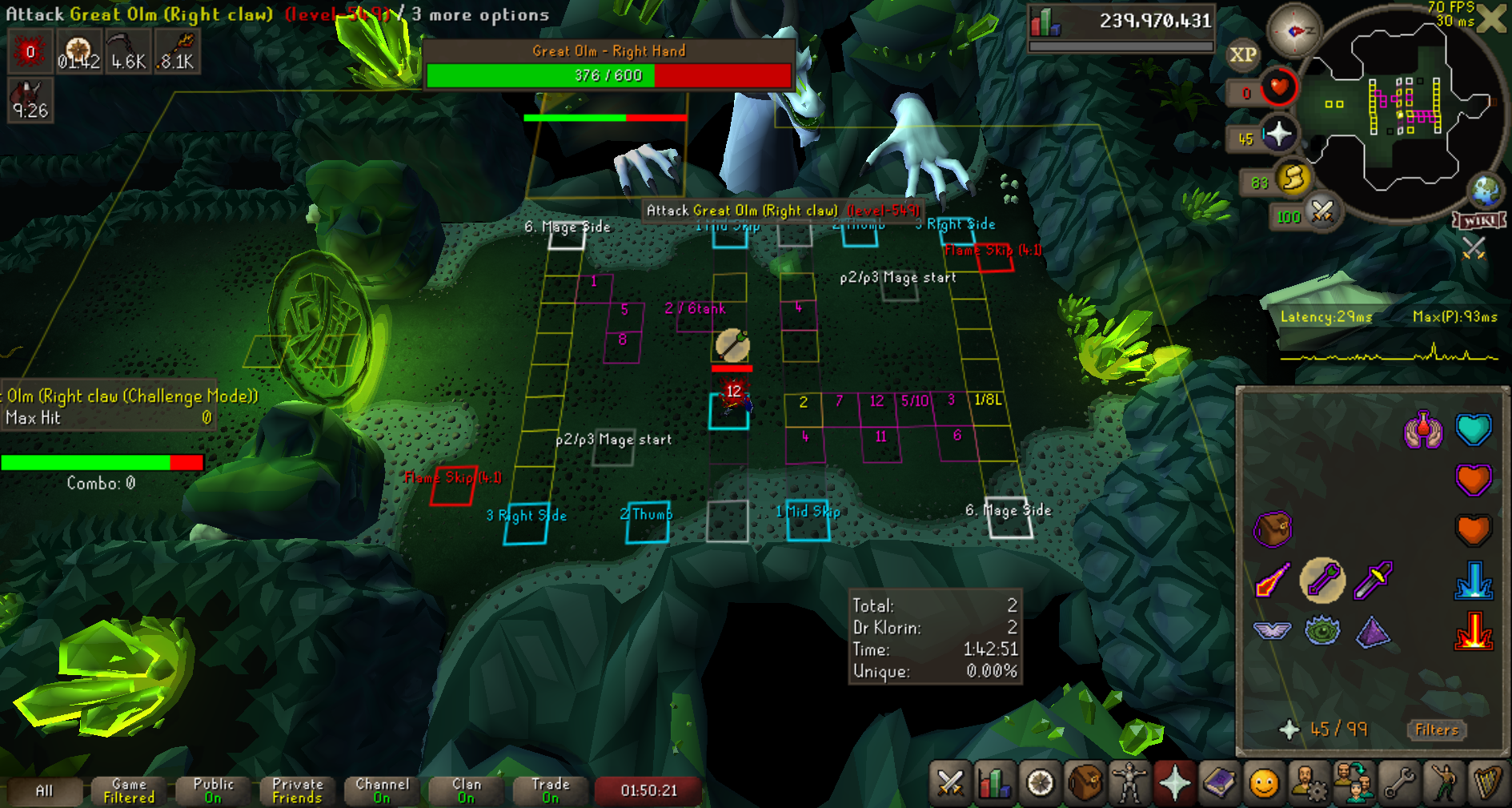Click the compass to face north
1512x808 pixels.
[1294, 30]
